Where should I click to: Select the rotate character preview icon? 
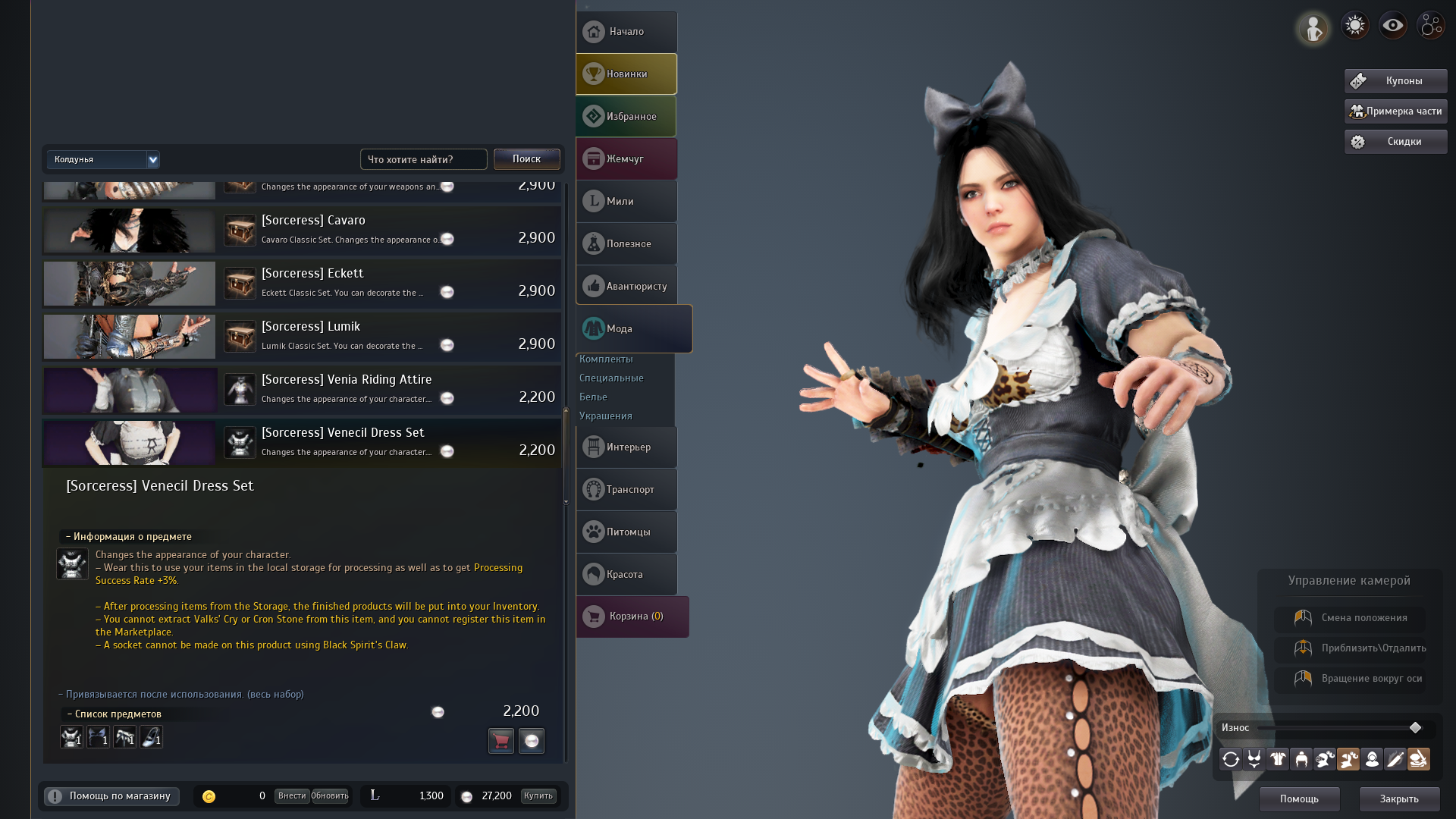click(1230, 759)
